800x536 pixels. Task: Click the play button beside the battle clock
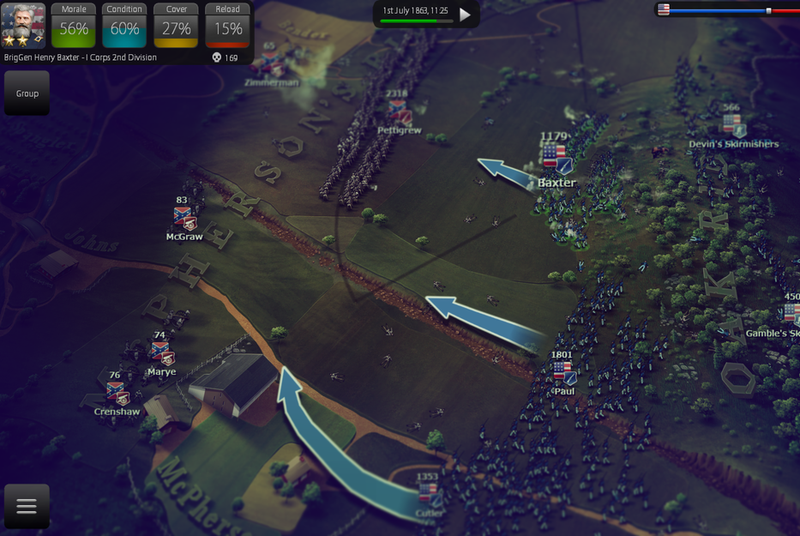coord(464,15)
